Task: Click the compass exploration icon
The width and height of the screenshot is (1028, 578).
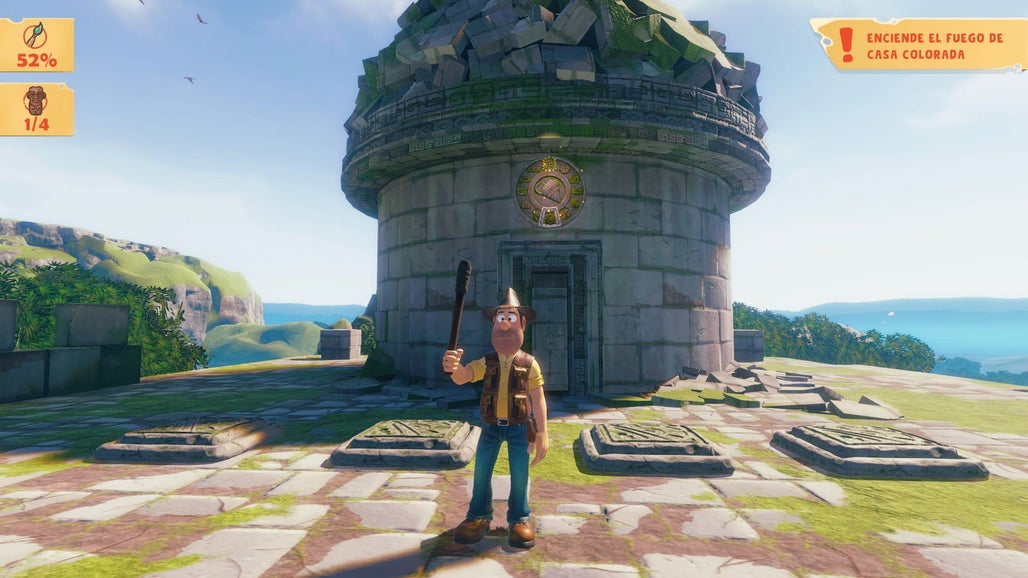Action: pyautogui.click(x=36, y=34)
